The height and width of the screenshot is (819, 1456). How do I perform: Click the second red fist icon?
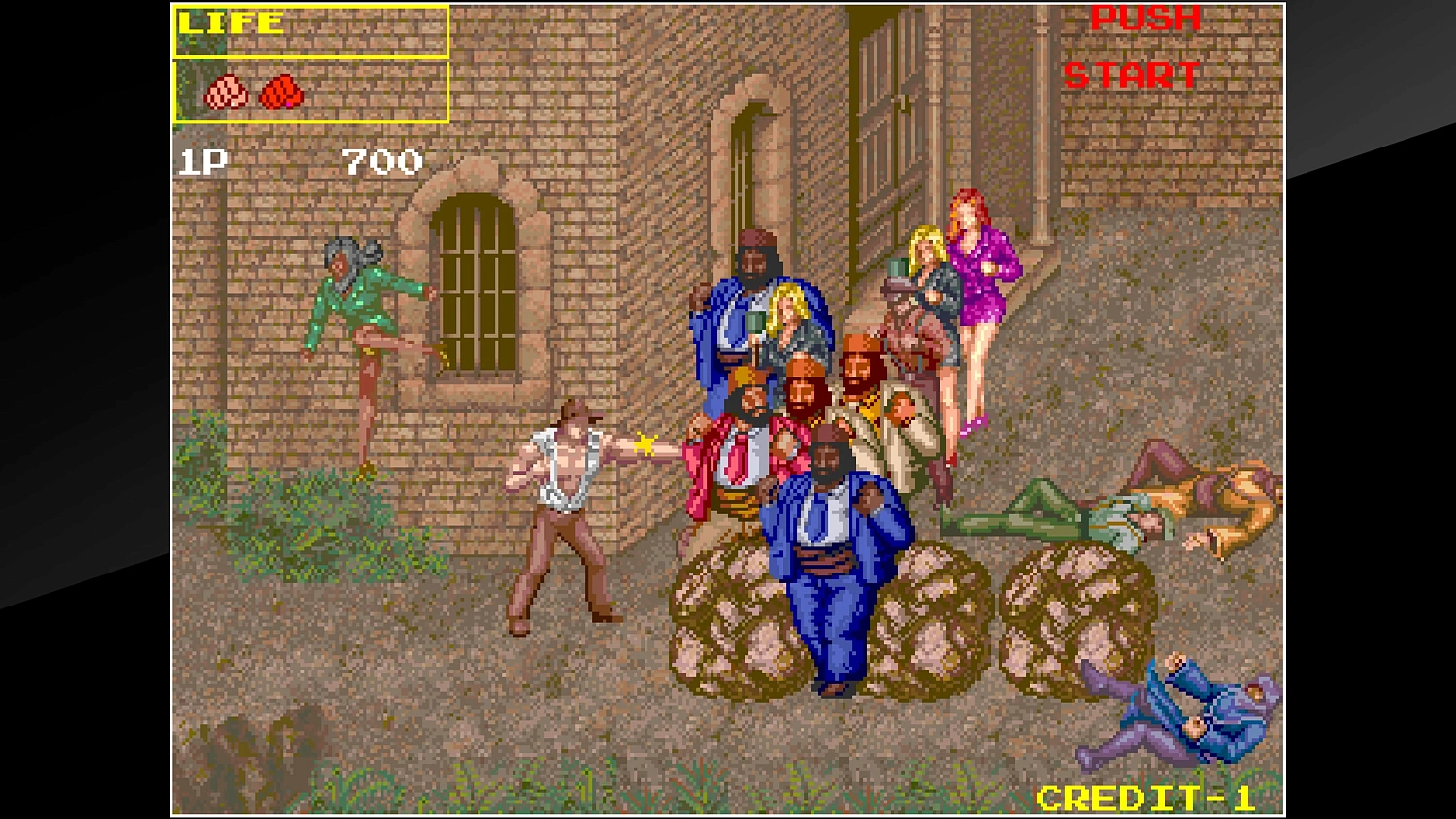pyautogui.click(x=281, y=93)
